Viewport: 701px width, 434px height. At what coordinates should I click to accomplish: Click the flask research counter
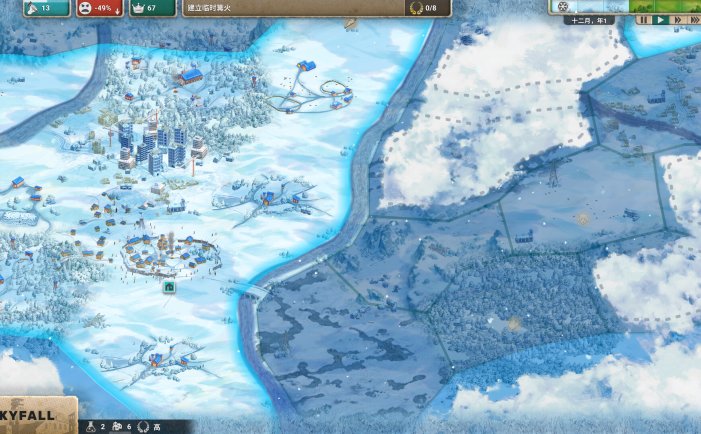95,427
